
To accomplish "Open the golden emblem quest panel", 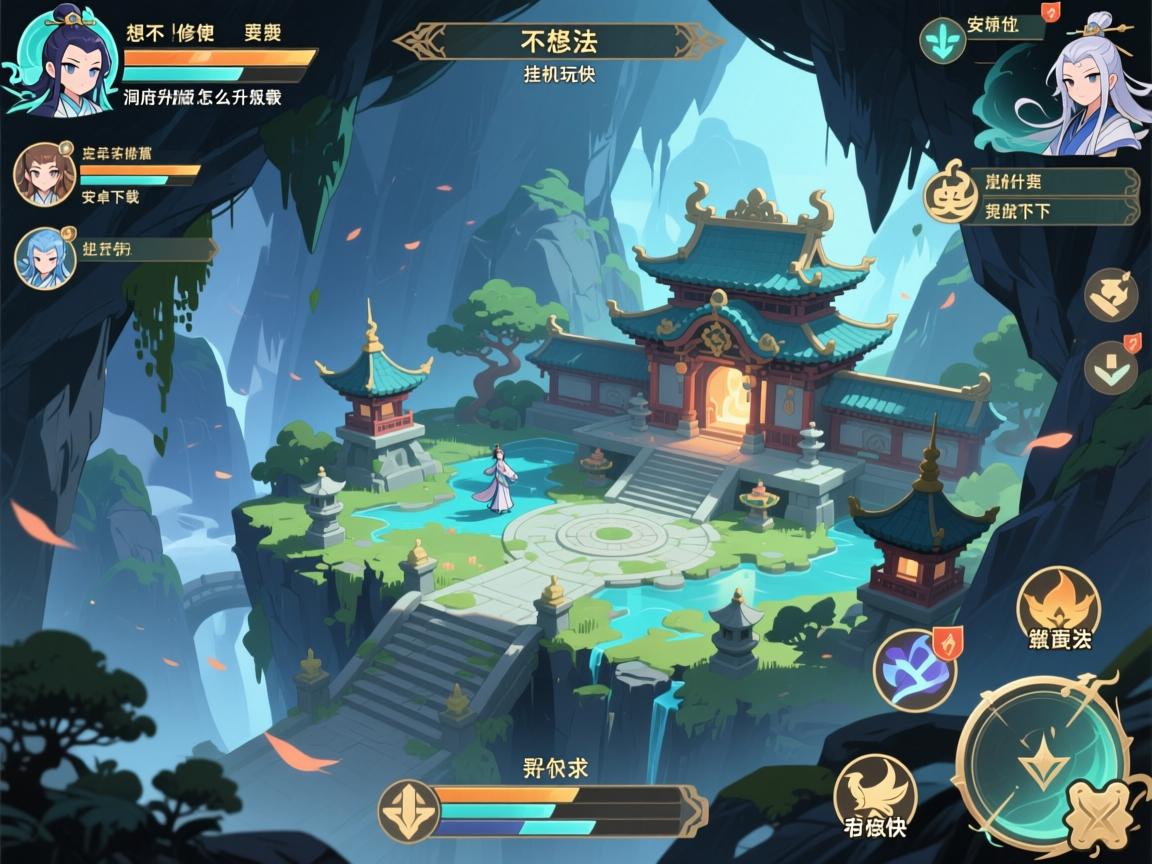I will 951,193.
